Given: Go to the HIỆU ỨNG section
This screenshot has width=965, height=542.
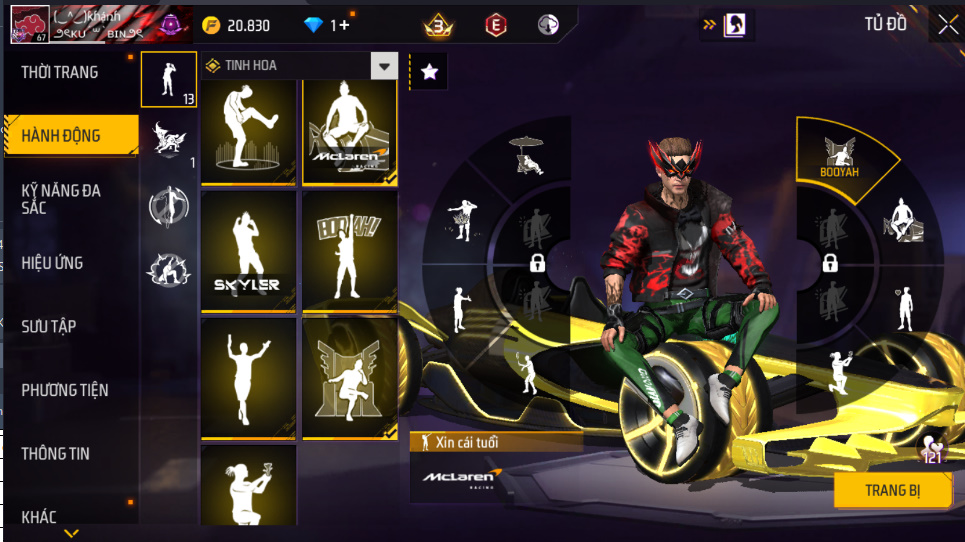Looking at the screenshot, I should click(52, 263).
